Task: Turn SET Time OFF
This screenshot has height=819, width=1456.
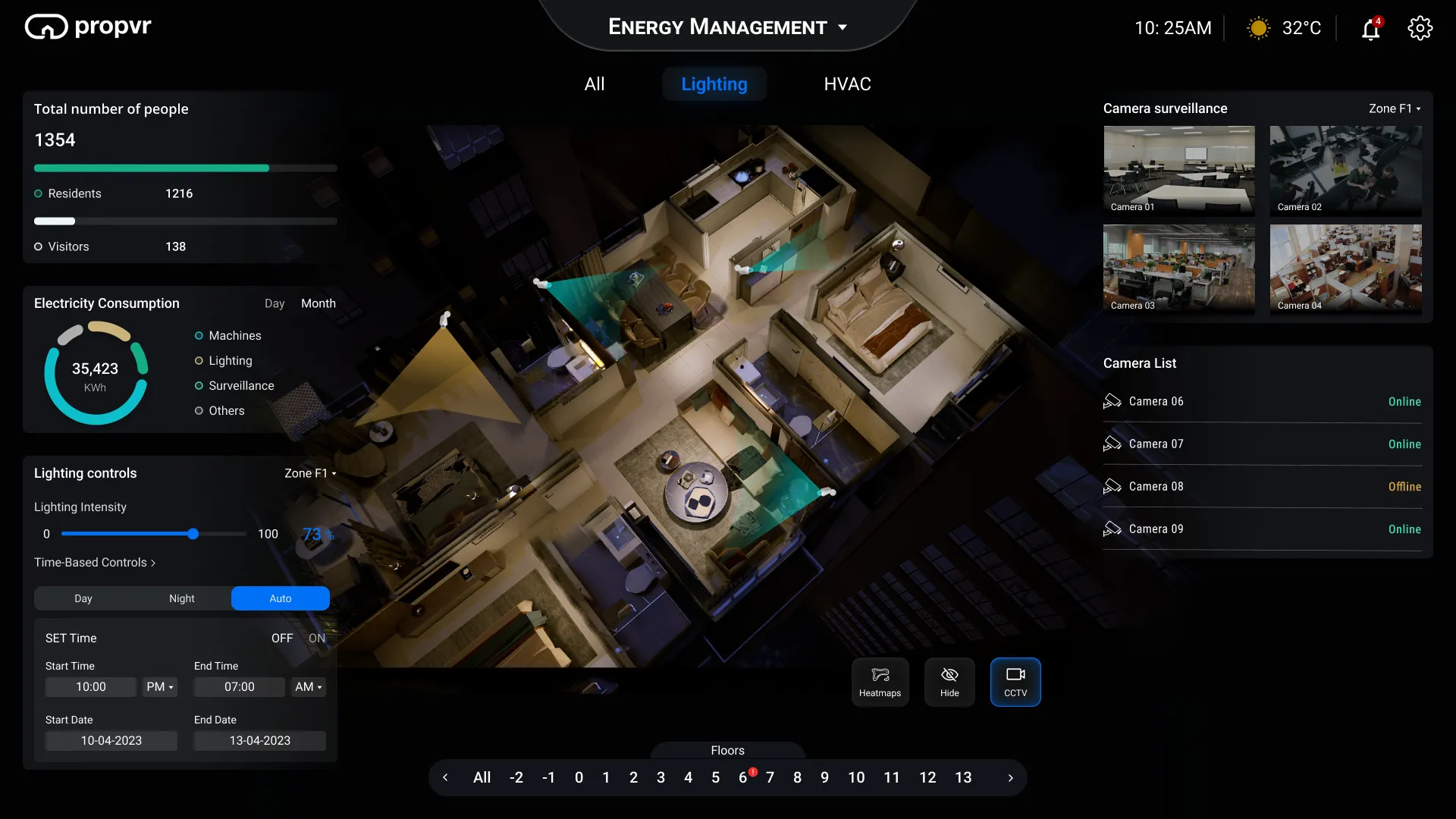Action: point(281,638)
